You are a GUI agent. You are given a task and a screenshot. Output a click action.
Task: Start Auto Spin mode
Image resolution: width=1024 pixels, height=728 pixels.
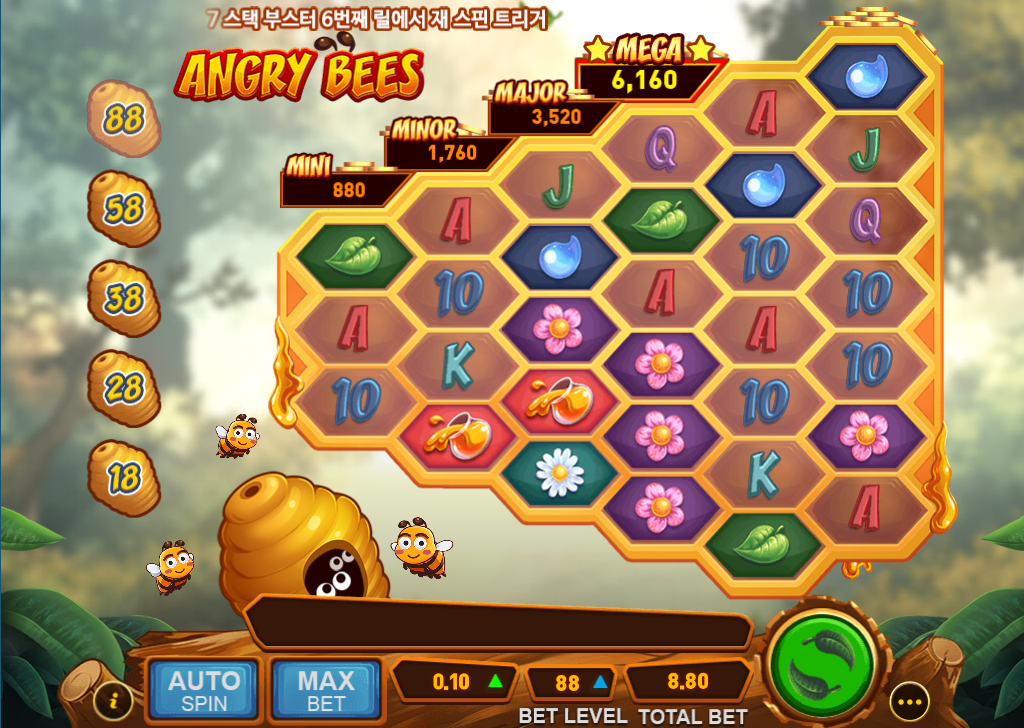pos(204,690)
